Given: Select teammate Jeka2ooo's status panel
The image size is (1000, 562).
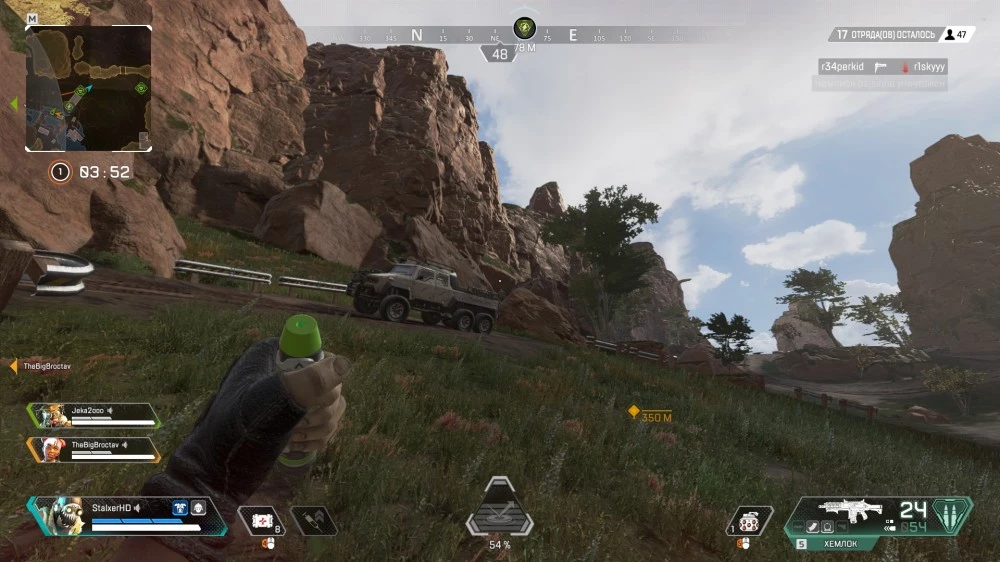Looking at the screenshot, I should [x=94, y=415].
